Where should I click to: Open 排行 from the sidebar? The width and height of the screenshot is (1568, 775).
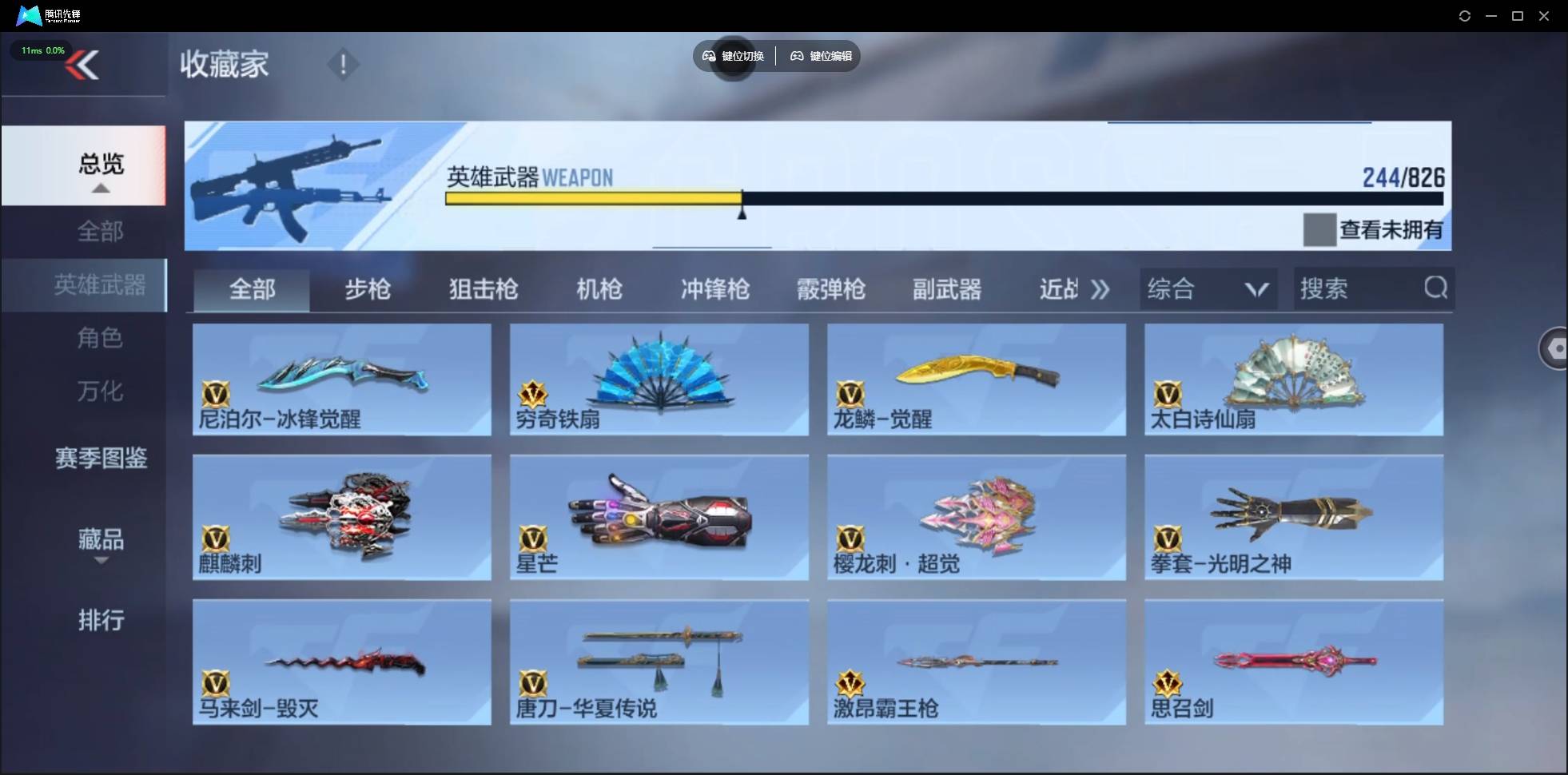(101, 621)
